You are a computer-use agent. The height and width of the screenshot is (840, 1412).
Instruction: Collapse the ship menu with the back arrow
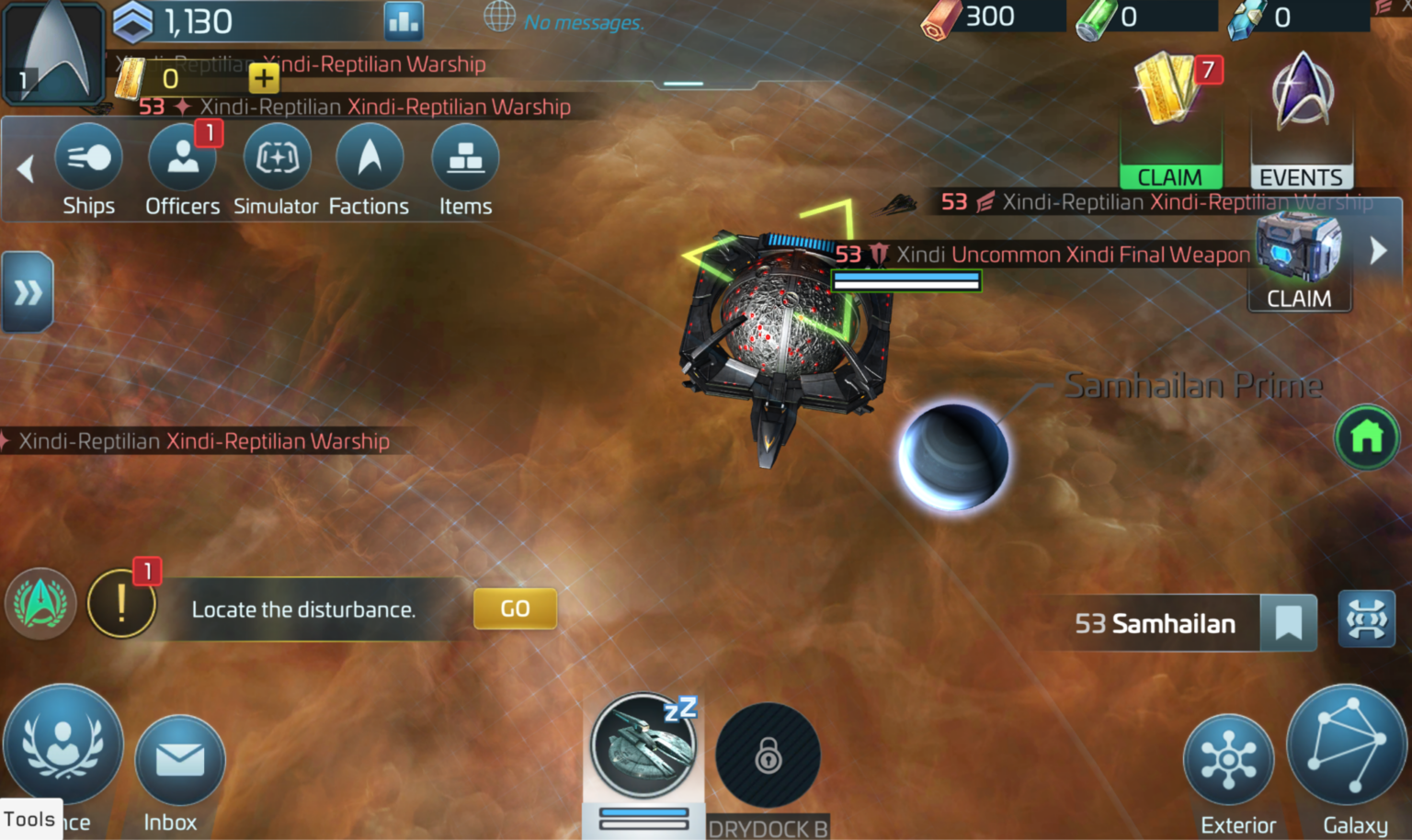26,170
